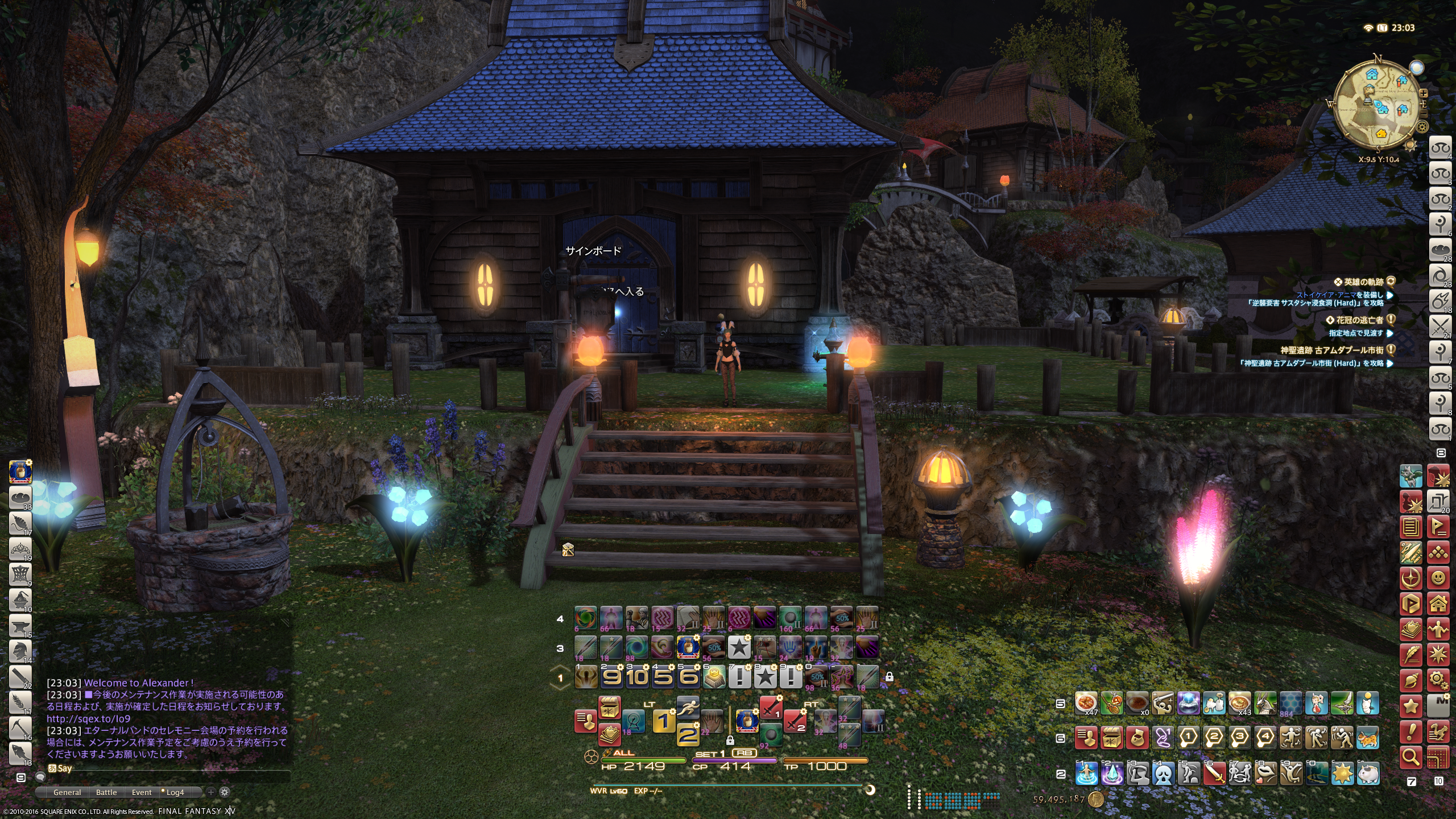This screenshot has width=1456, height=819.
Task: Open the 花冠の逃亡者 quest objective
Action: (1358, 320)
